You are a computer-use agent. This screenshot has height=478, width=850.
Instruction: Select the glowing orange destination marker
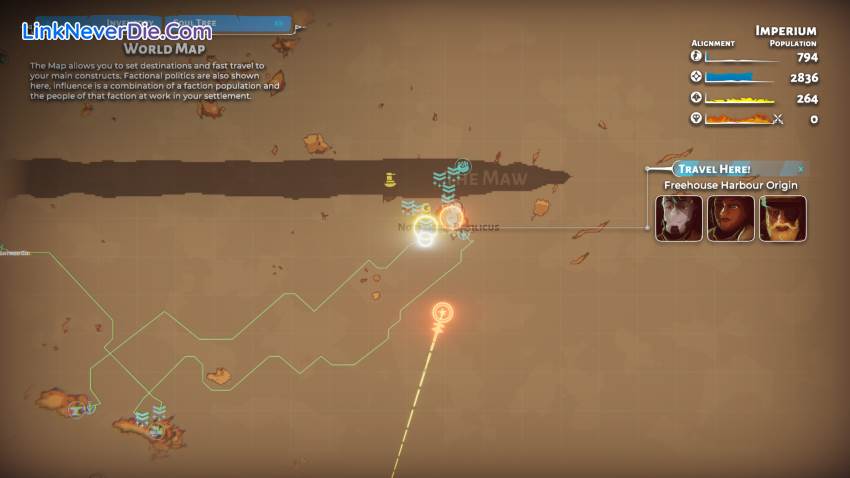(441, 314)
